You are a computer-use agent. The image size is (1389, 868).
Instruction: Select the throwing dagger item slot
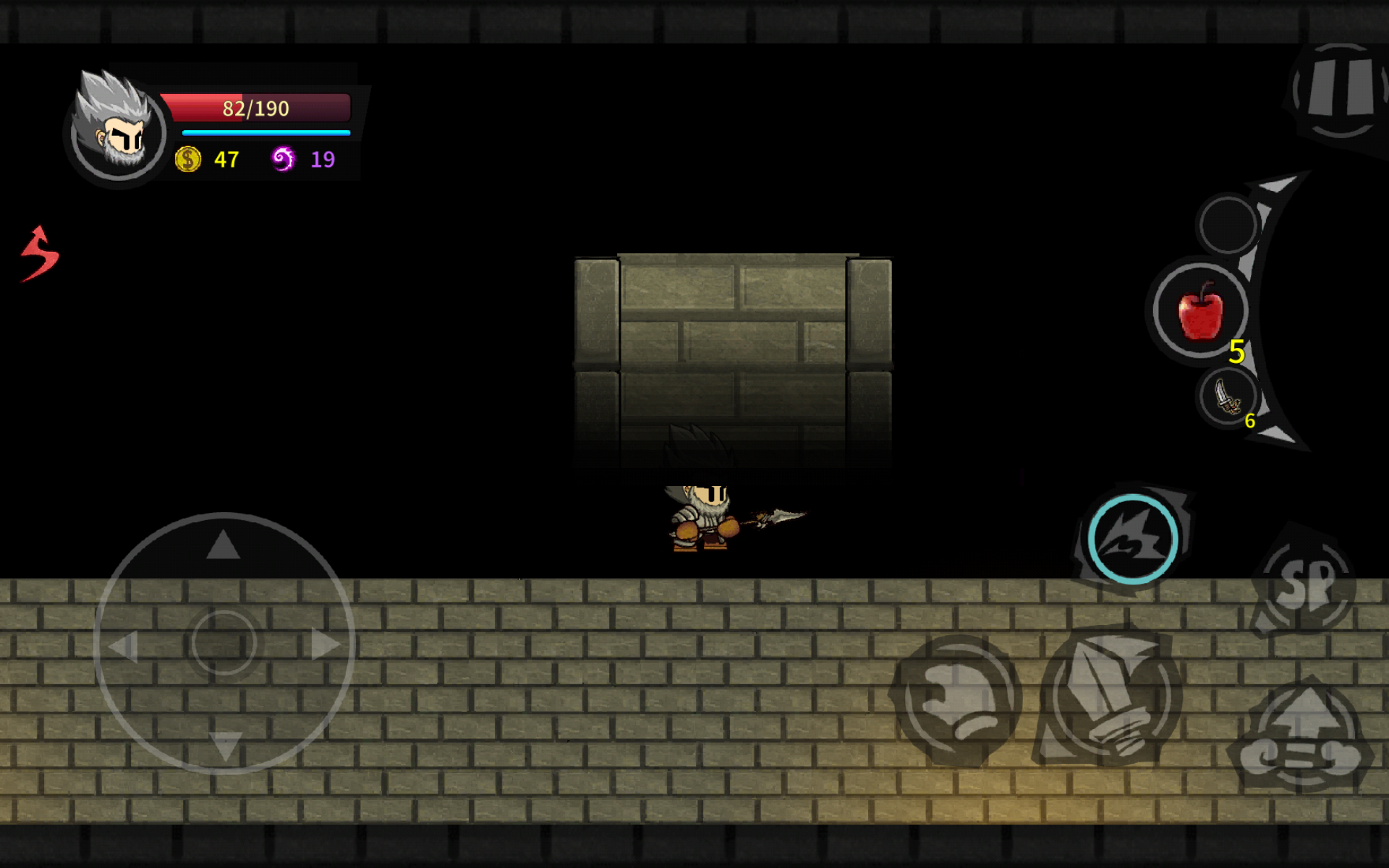tap(1227, 397)
